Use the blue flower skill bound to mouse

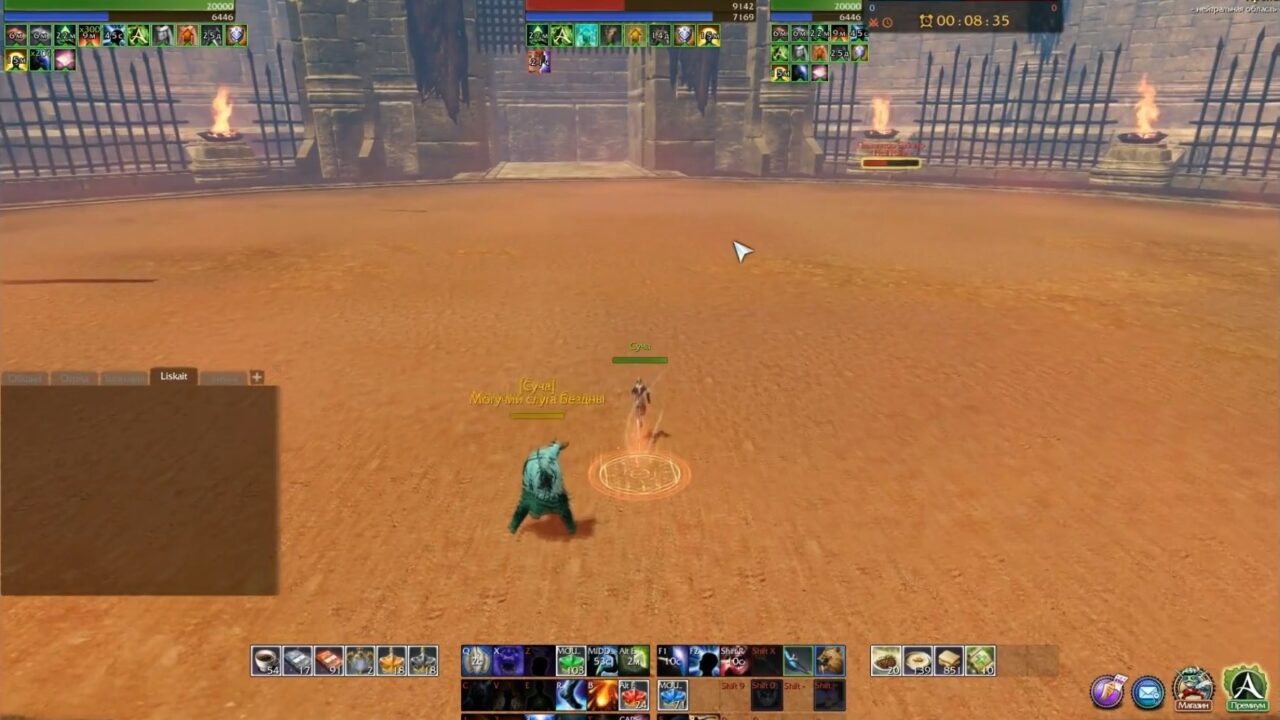coord(672,694)
